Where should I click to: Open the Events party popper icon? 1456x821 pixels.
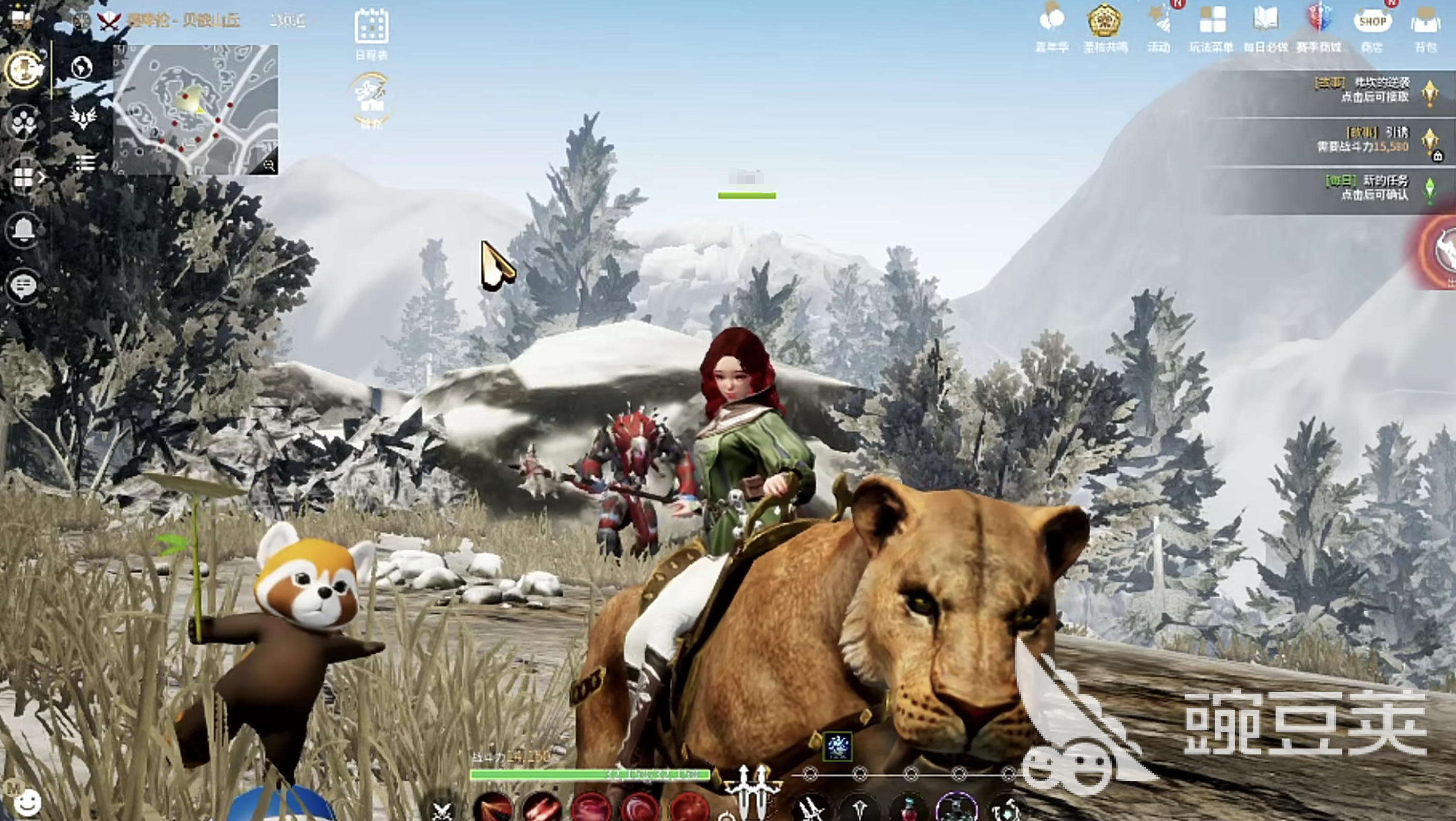pyautogui.click(x=1159, y=23)
